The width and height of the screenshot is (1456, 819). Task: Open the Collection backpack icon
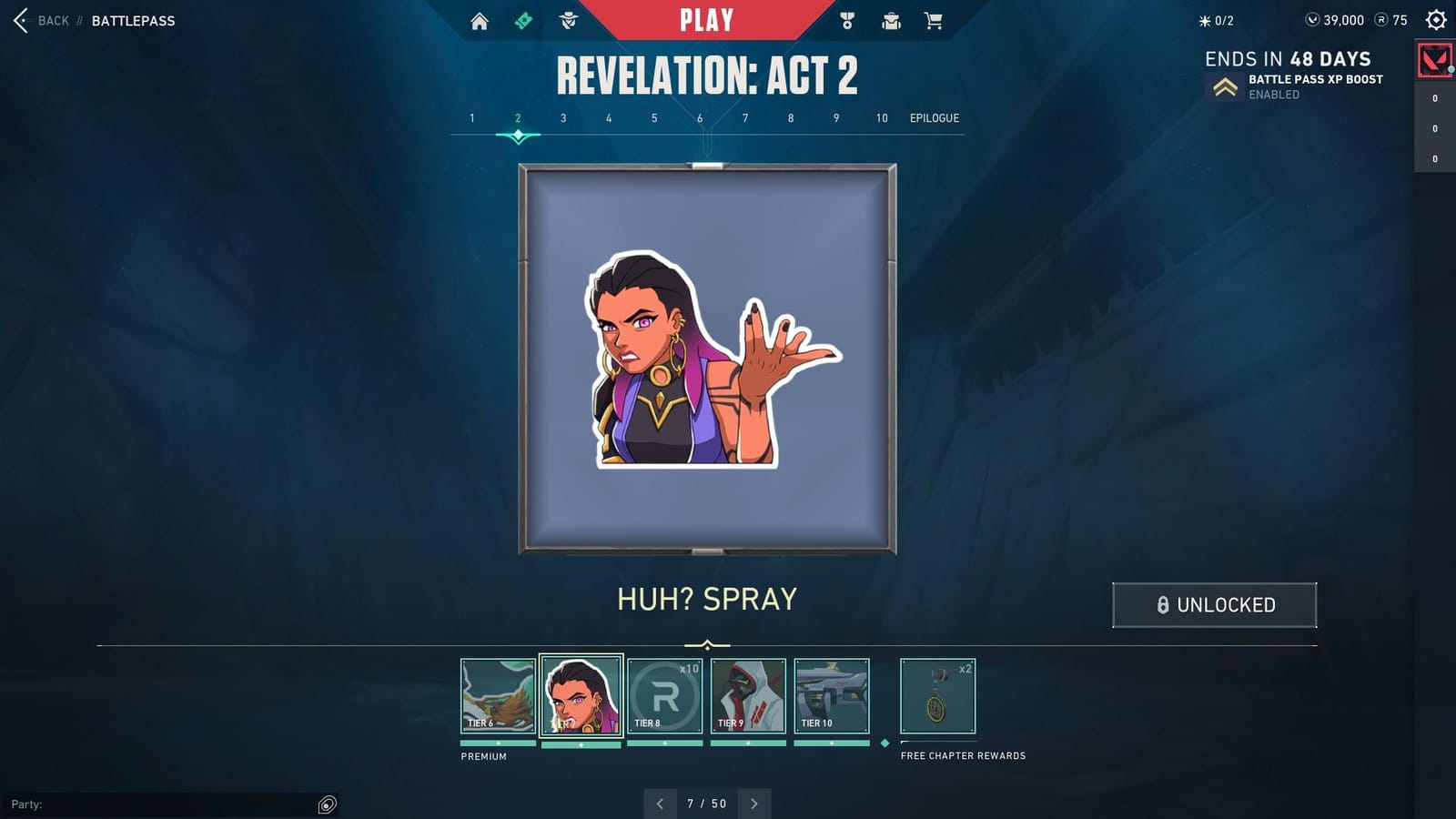888,19
